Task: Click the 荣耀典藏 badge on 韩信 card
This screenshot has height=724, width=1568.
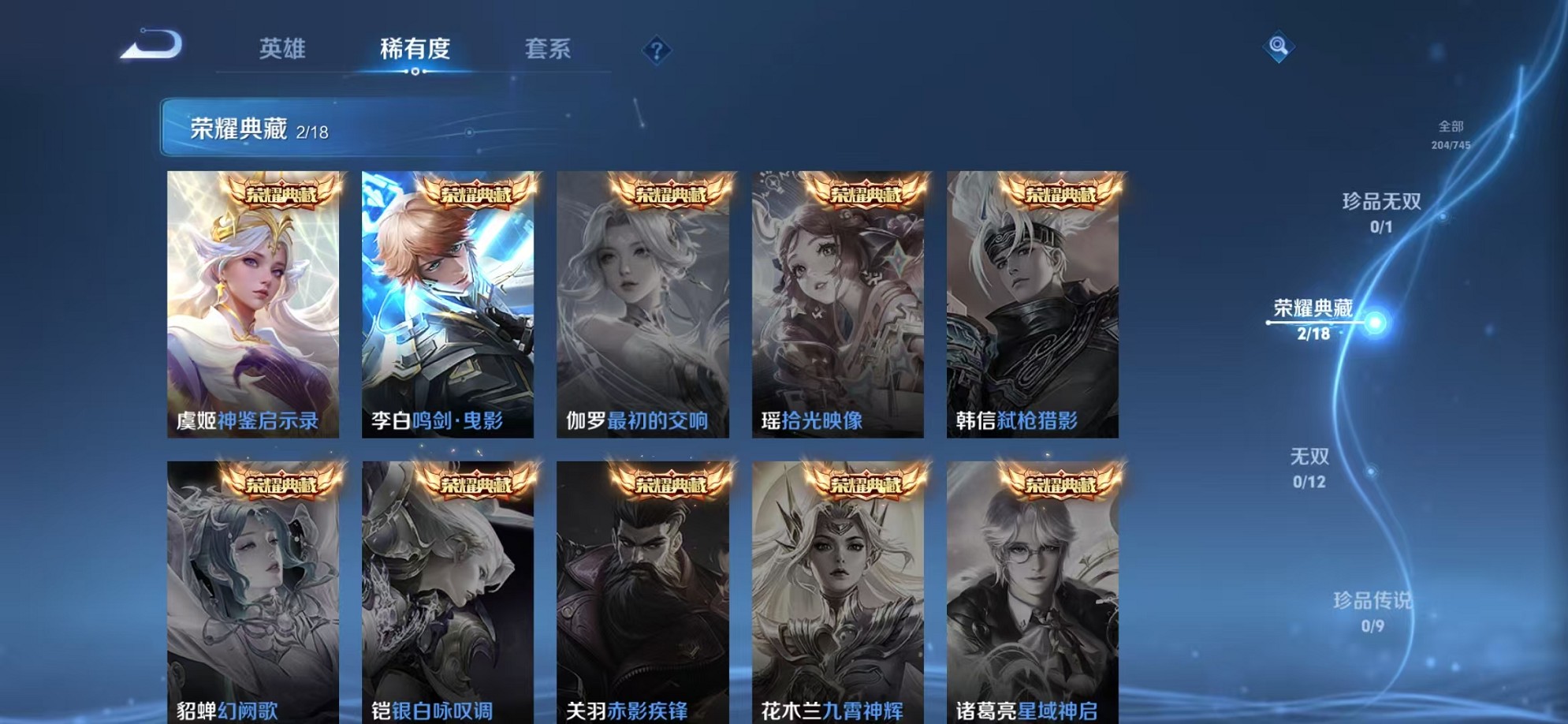Action: click(1060, 193)
